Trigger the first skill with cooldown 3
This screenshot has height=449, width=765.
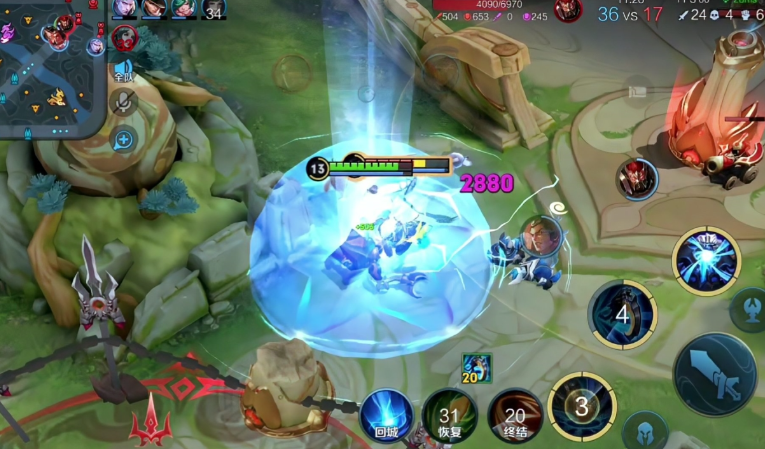tap(582, 407)
